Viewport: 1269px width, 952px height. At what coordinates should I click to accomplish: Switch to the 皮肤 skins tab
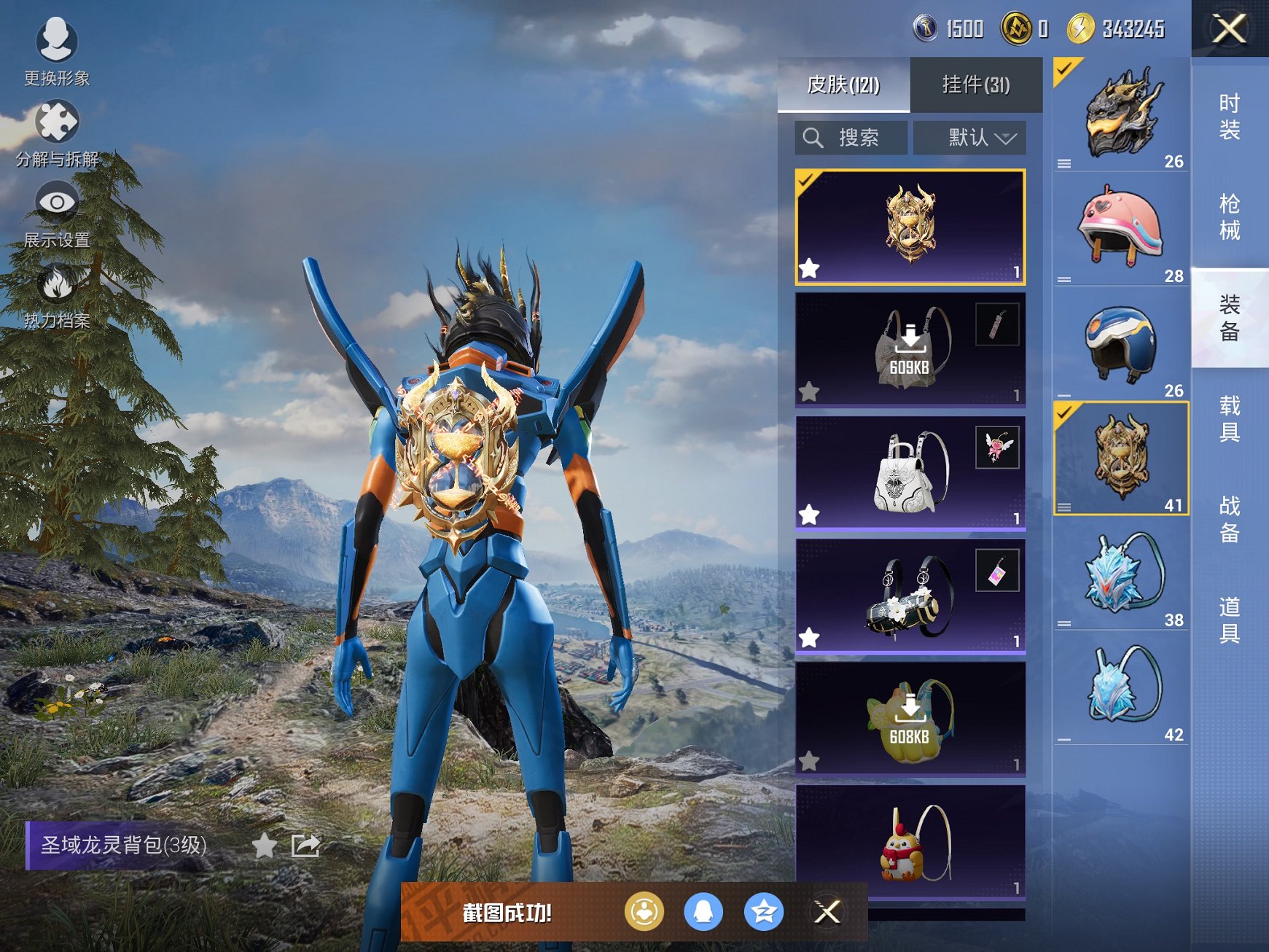click(x=843, y=85)
